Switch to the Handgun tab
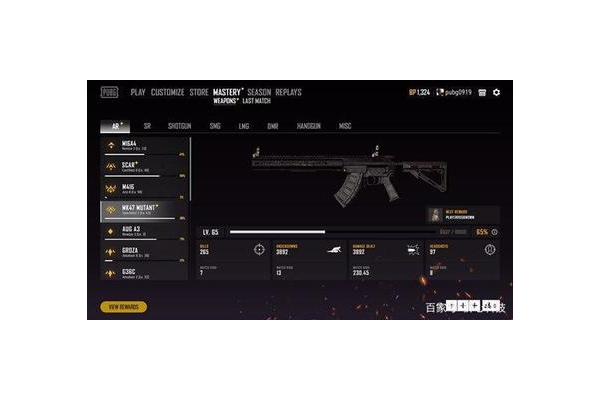The height and width of the screenshot is (400, 600). tap(308, 127)
